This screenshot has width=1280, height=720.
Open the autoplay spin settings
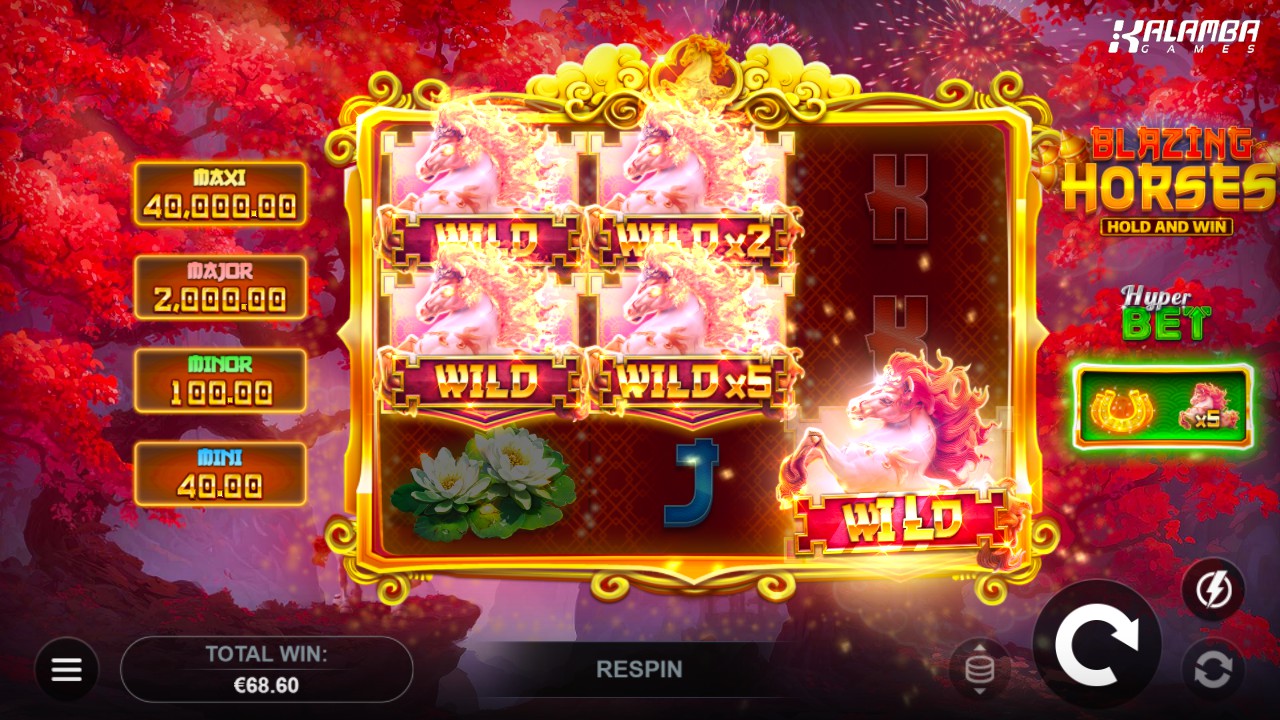1213,669
